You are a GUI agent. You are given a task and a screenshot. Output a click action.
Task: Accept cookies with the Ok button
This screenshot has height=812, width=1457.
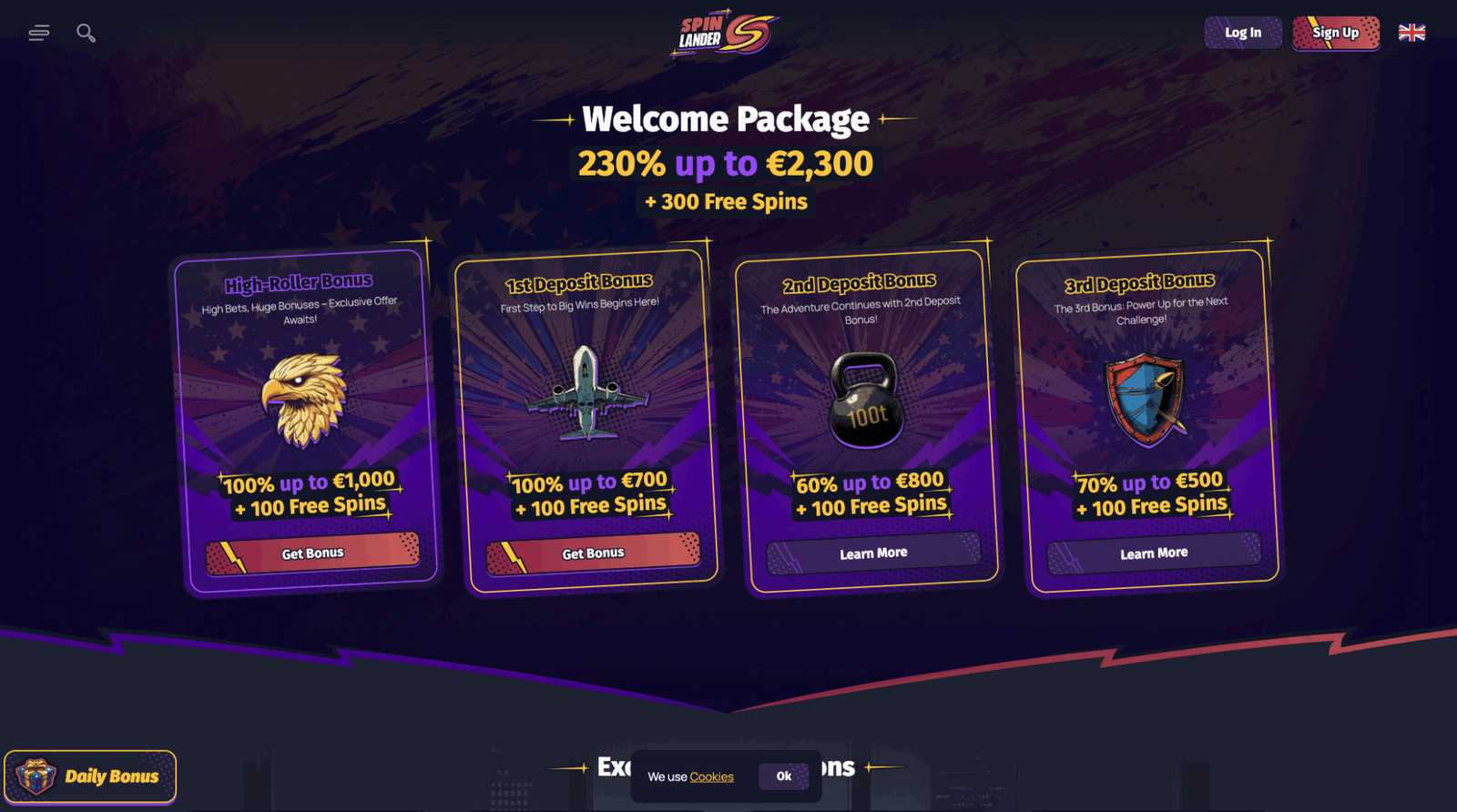[x=783, y=776]
